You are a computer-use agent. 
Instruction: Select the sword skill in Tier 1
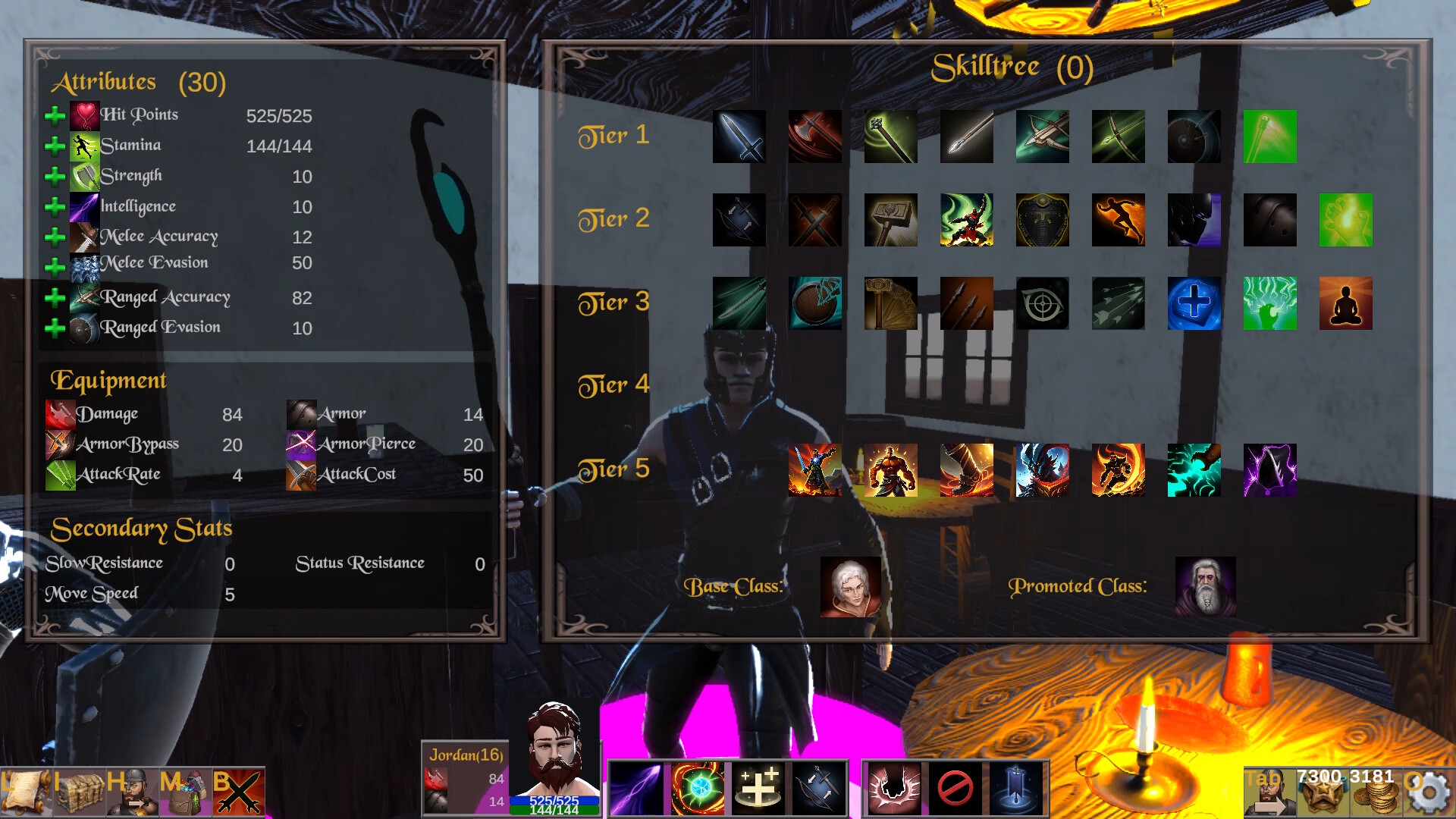coord(739,136)
